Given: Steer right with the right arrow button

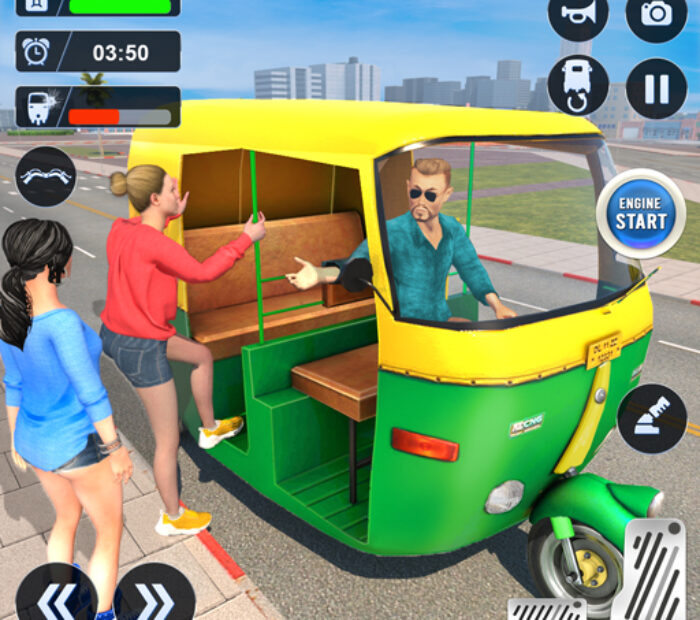Looking at the screenshot, I should [154, 598].
